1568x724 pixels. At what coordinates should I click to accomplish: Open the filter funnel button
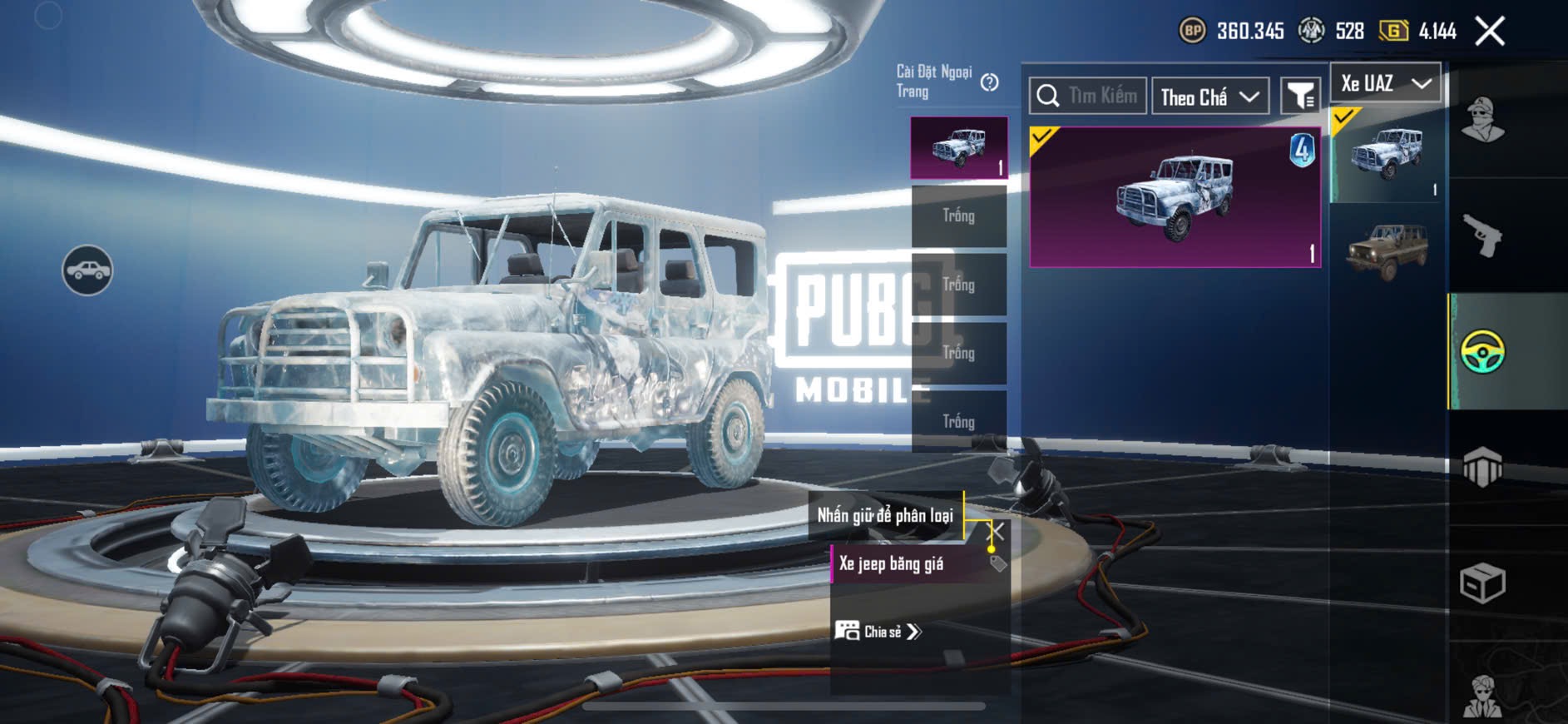(x=1299, y=97)
